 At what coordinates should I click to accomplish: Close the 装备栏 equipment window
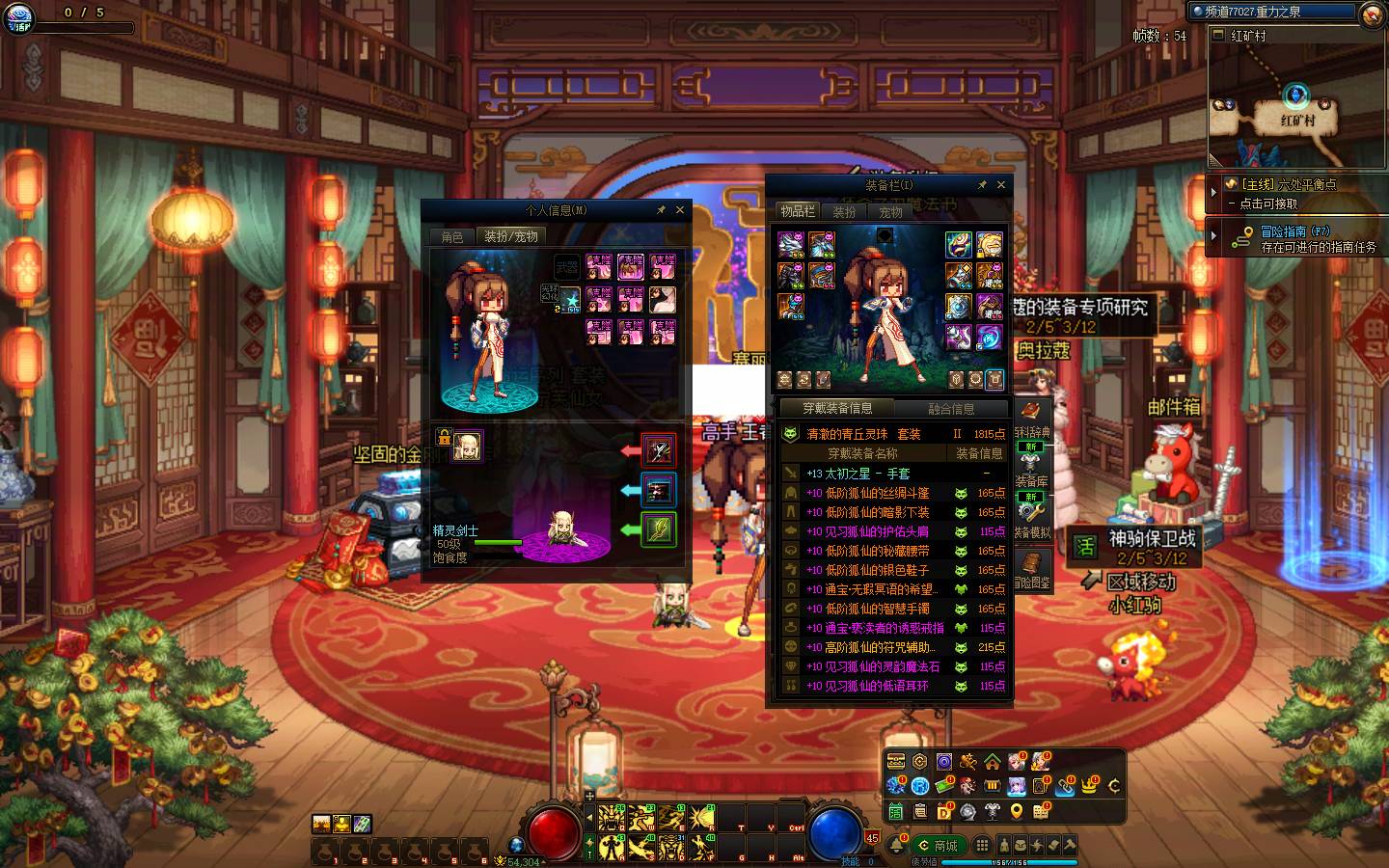coord(1001,184)
